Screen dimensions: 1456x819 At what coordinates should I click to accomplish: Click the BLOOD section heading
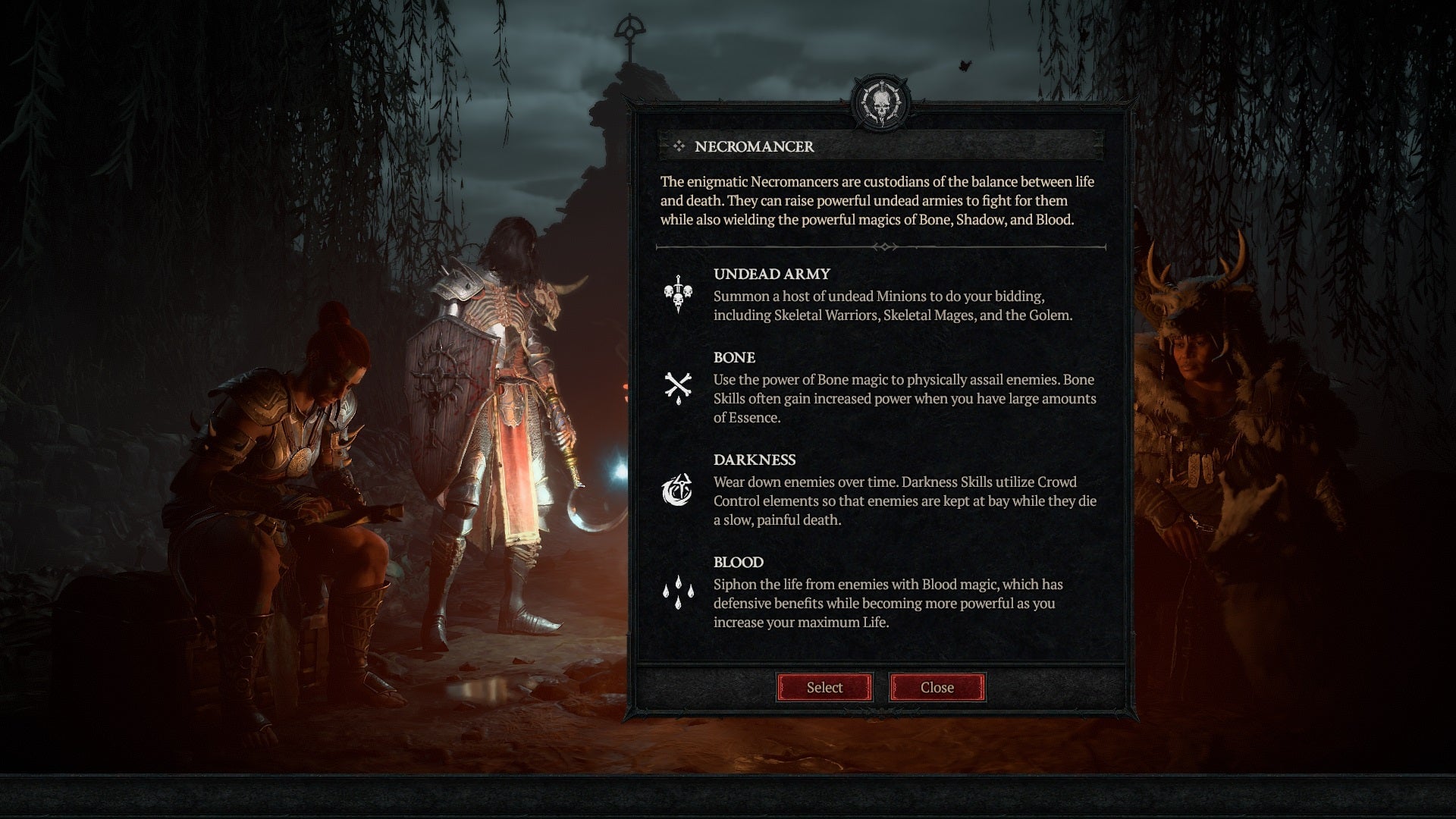point(738,563)
